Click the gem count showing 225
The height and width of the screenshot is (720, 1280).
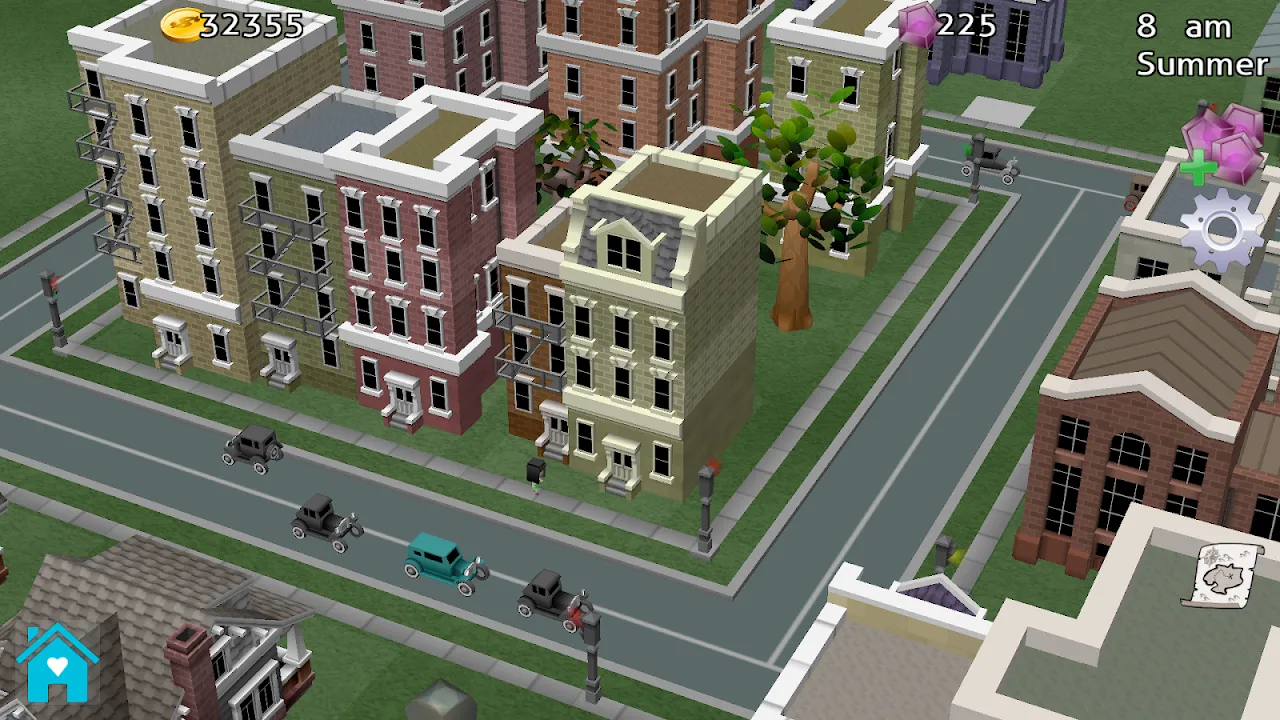pyautogui.click(x=965, y=26)
